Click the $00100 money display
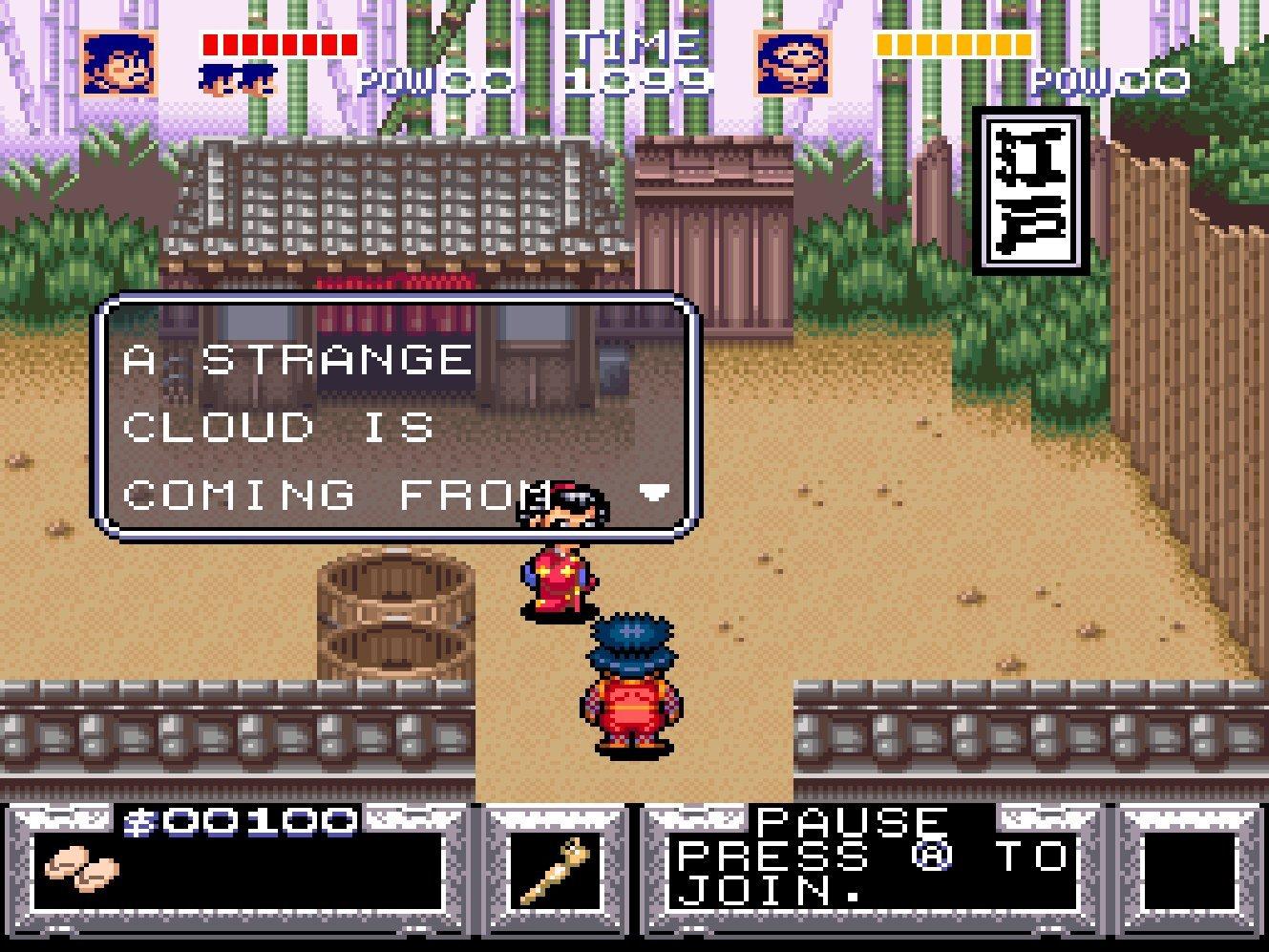Viewport: 1269px width, 952px height. (x=239, y=823)
